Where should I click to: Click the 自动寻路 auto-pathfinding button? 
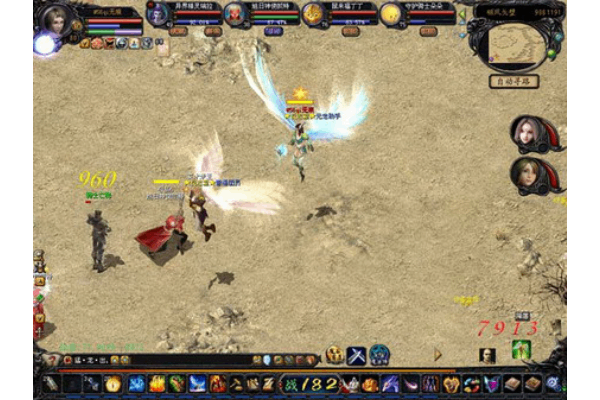pos(516,81)
